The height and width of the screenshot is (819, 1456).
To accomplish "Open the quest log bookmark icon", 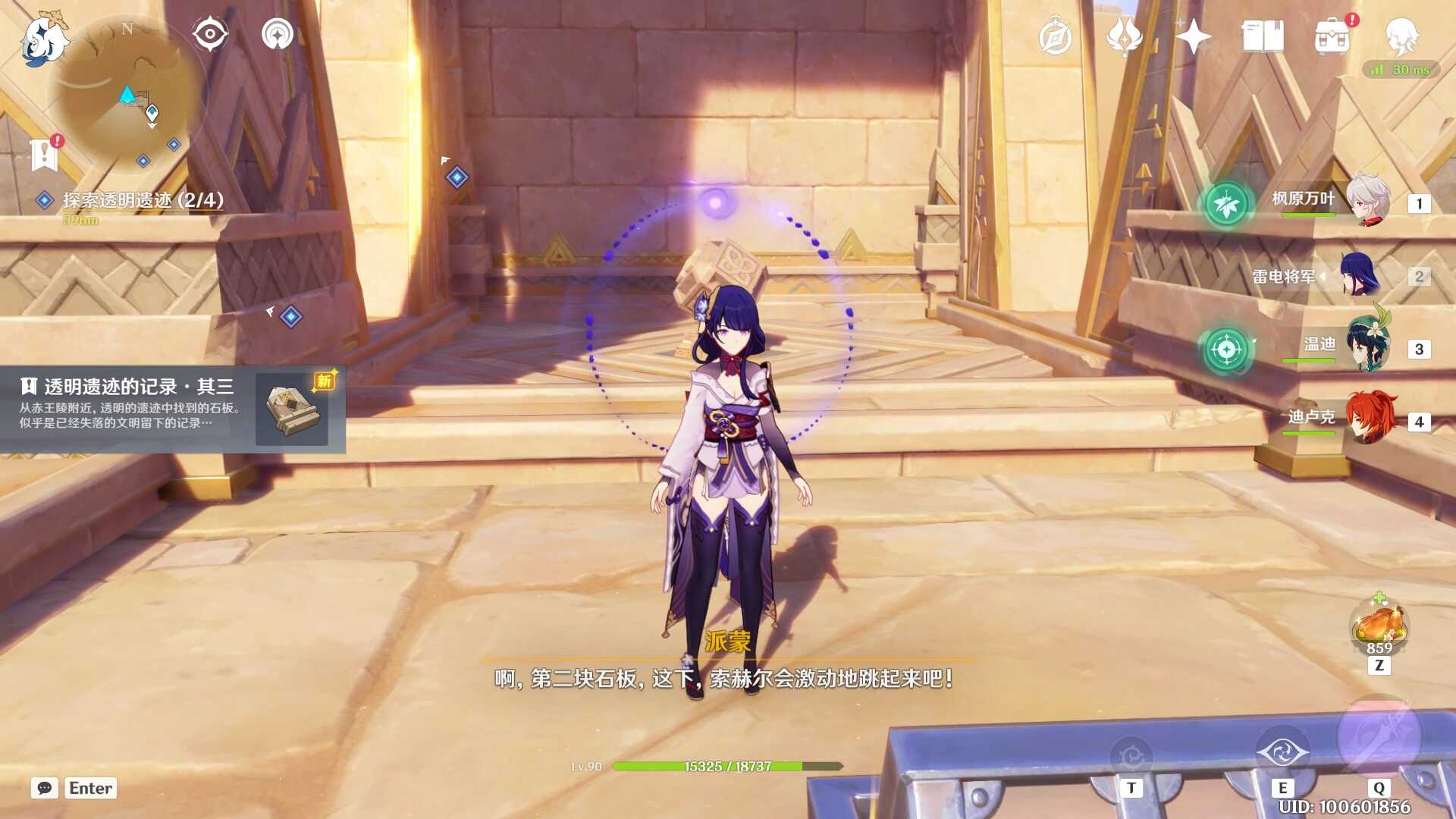I will [45, 153].
